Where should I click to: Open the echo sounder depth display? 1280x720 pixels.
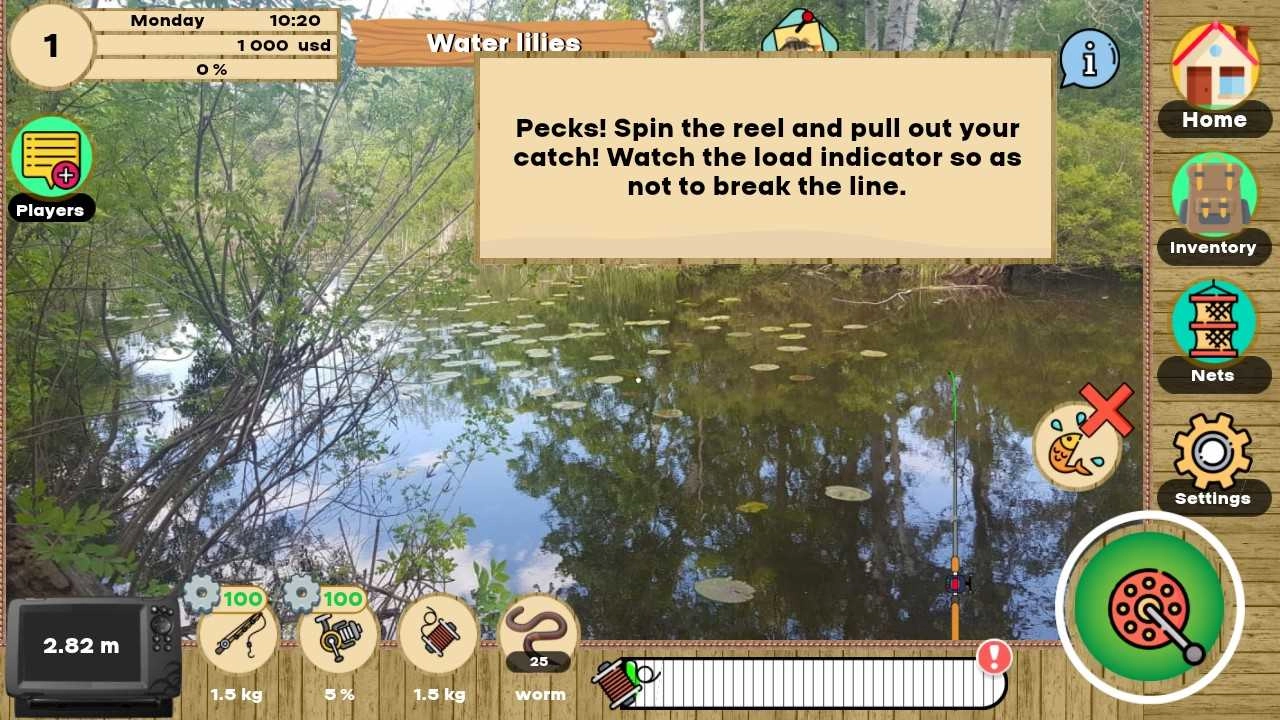[82, 646]
